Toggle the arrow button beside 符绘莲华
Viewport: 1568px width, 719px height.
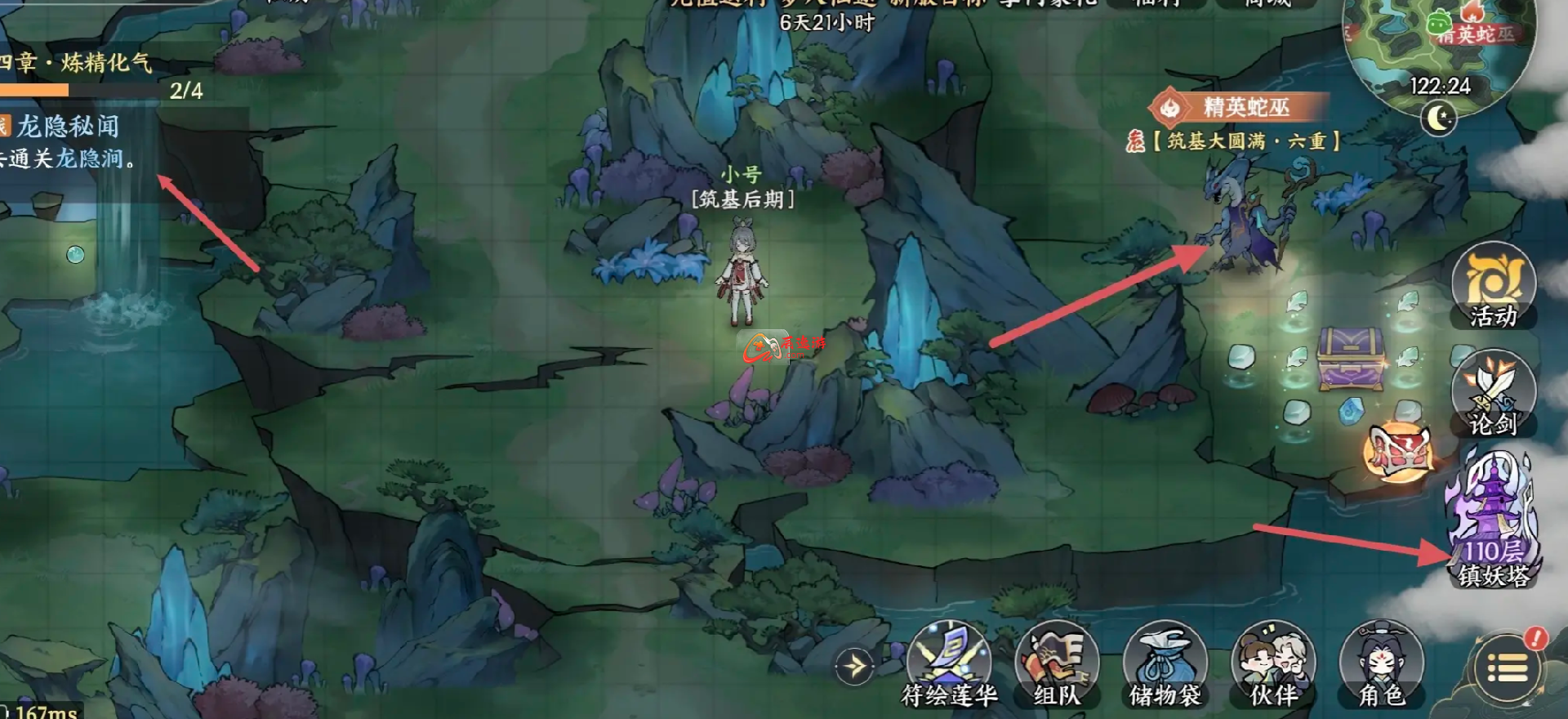pos(854,667)
